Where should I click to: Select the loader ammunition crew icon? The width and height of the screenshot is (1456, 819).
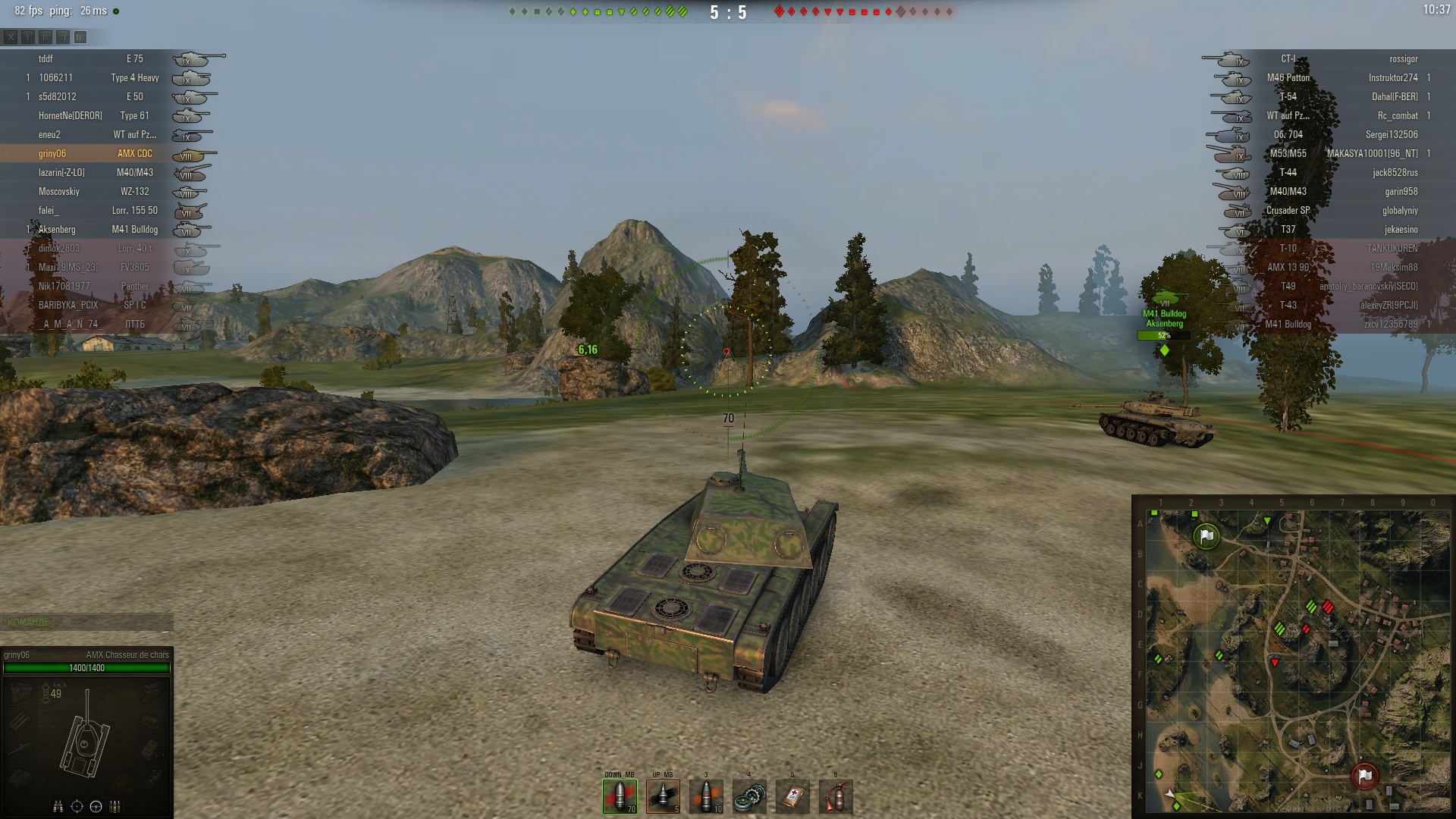click(x=115, y=806)
